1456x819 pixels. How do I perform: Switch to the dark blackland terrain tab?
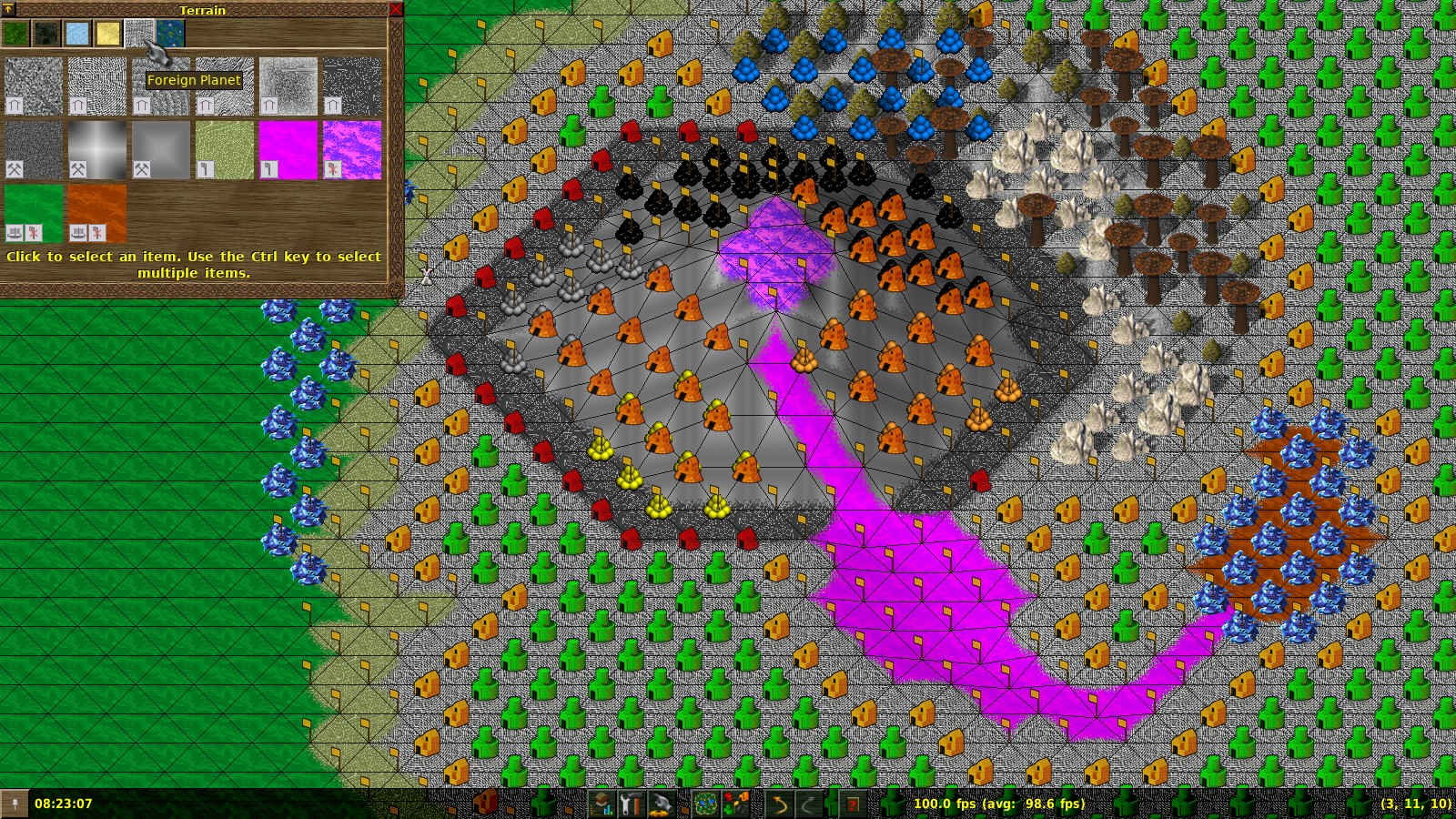46,34
